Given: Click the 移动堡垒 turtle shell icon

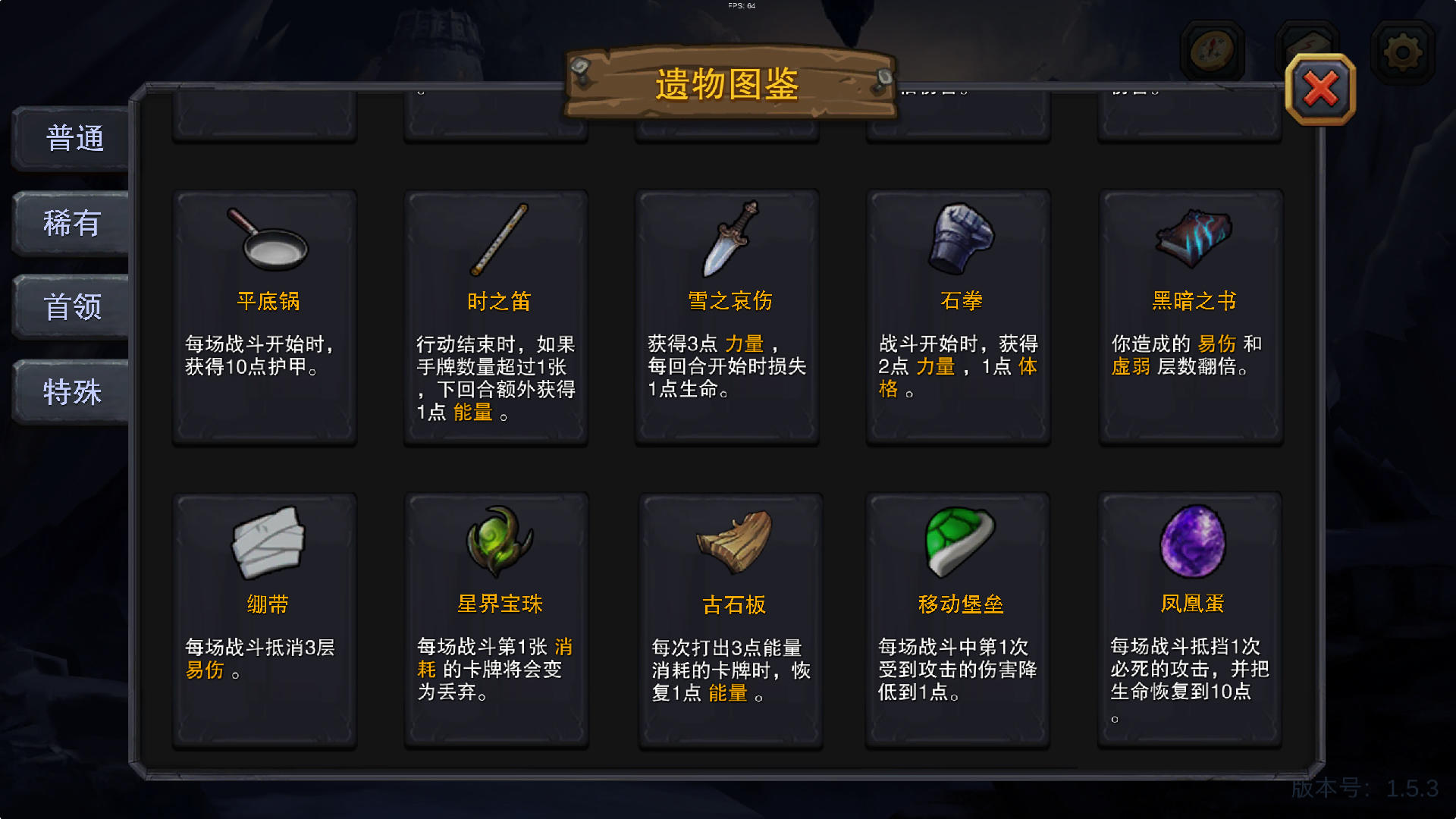Looking at the screenshot, I should [x=959, y=542].
